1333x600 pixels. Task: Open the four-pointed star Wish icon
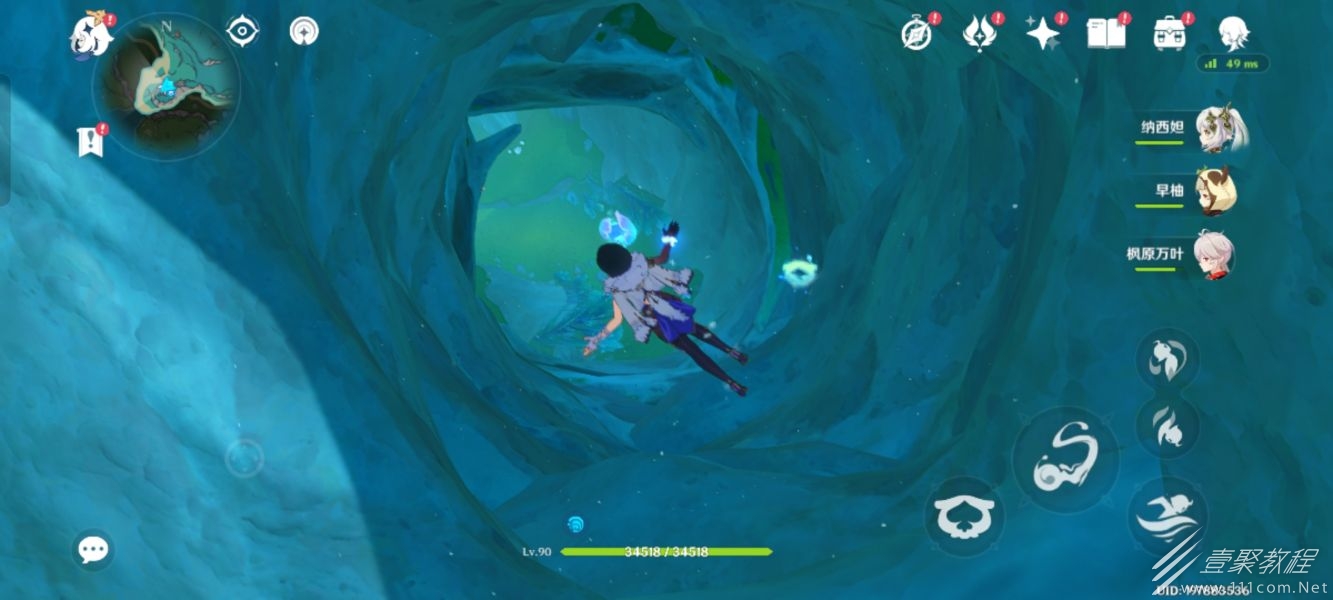1043,33
